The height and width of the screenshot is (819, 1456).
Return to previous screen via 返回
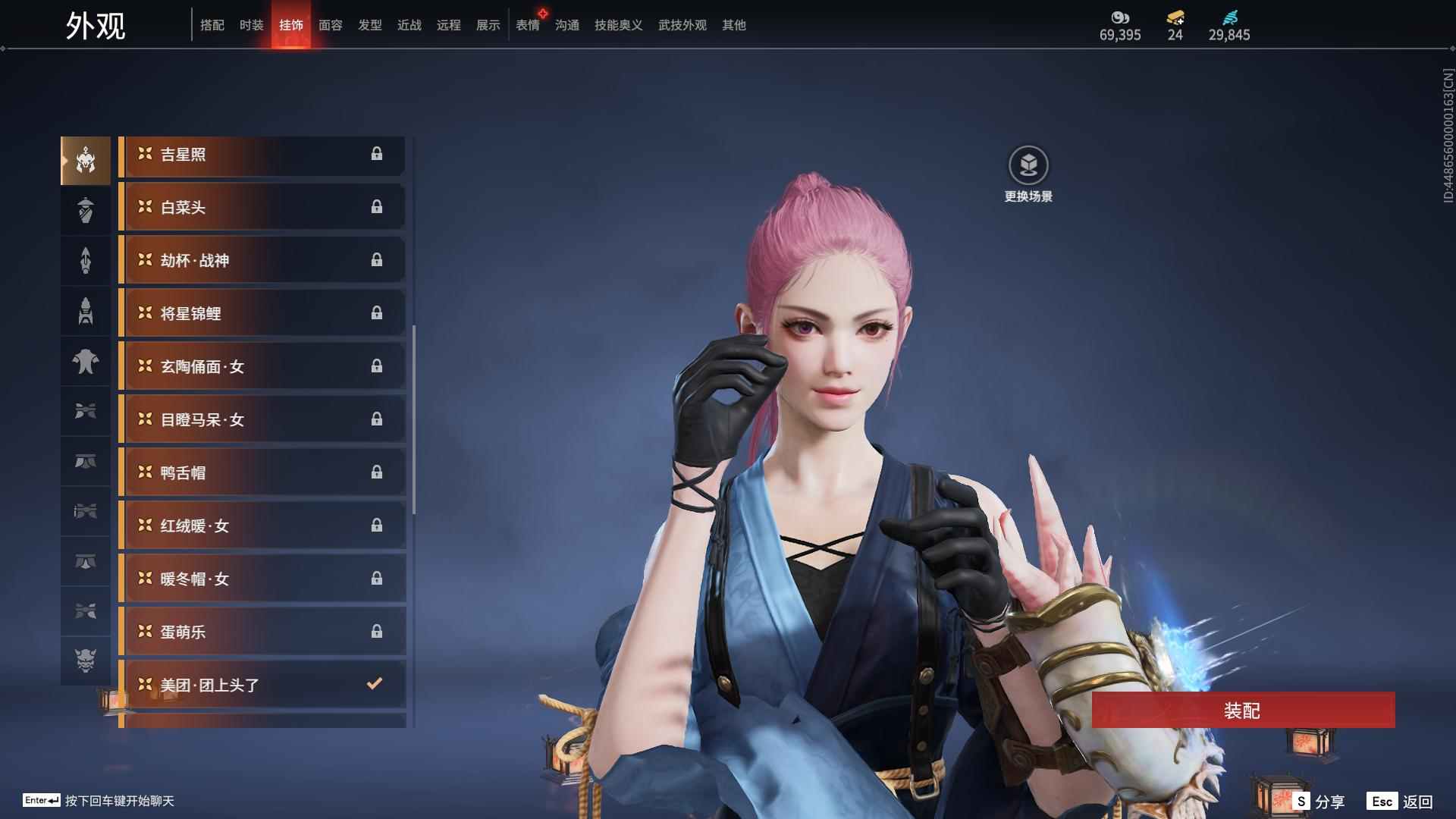(x=1401, y=801)
